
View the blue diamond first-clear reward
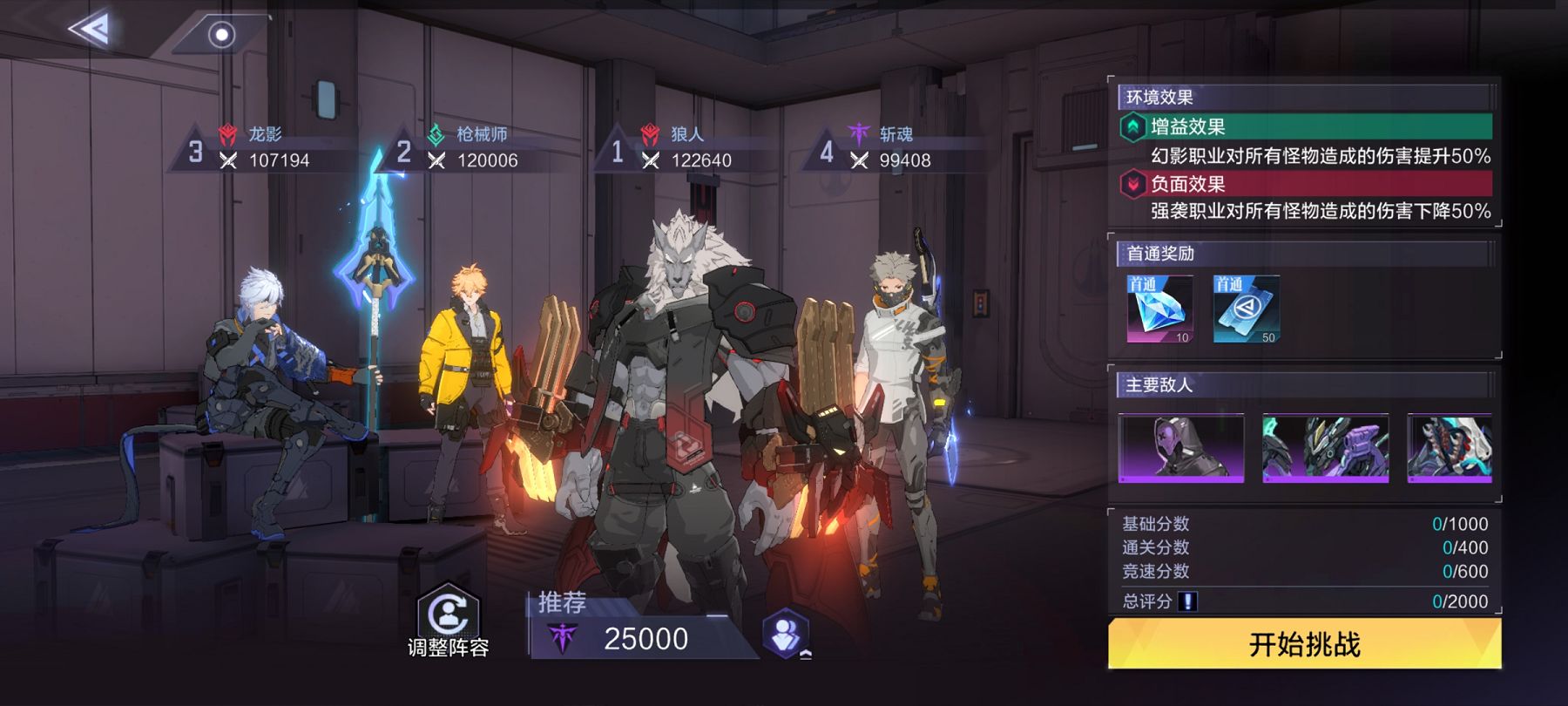click(1159, 309)
